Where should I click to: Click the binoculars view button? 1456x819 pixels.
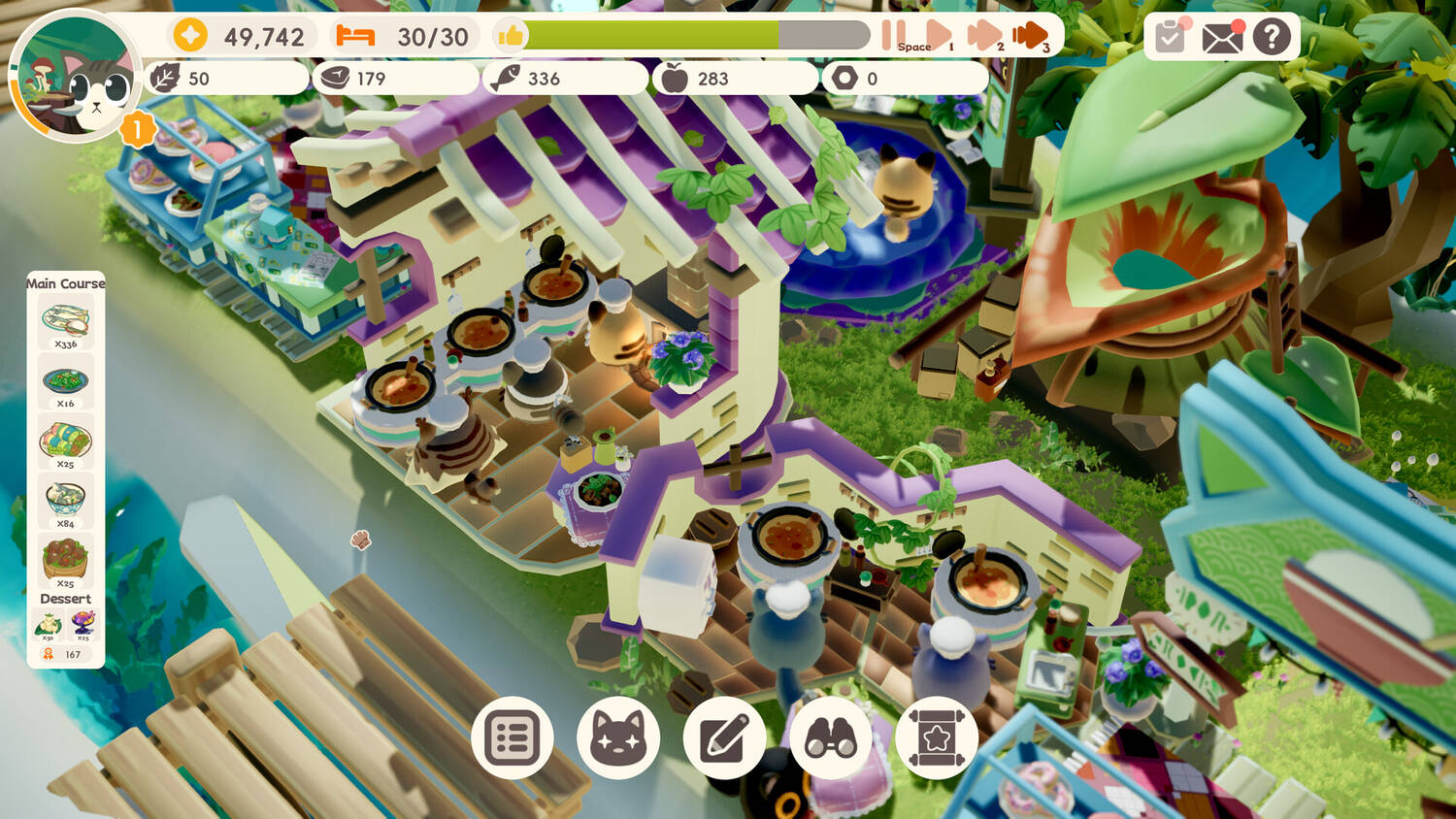[x=831, y=738]
